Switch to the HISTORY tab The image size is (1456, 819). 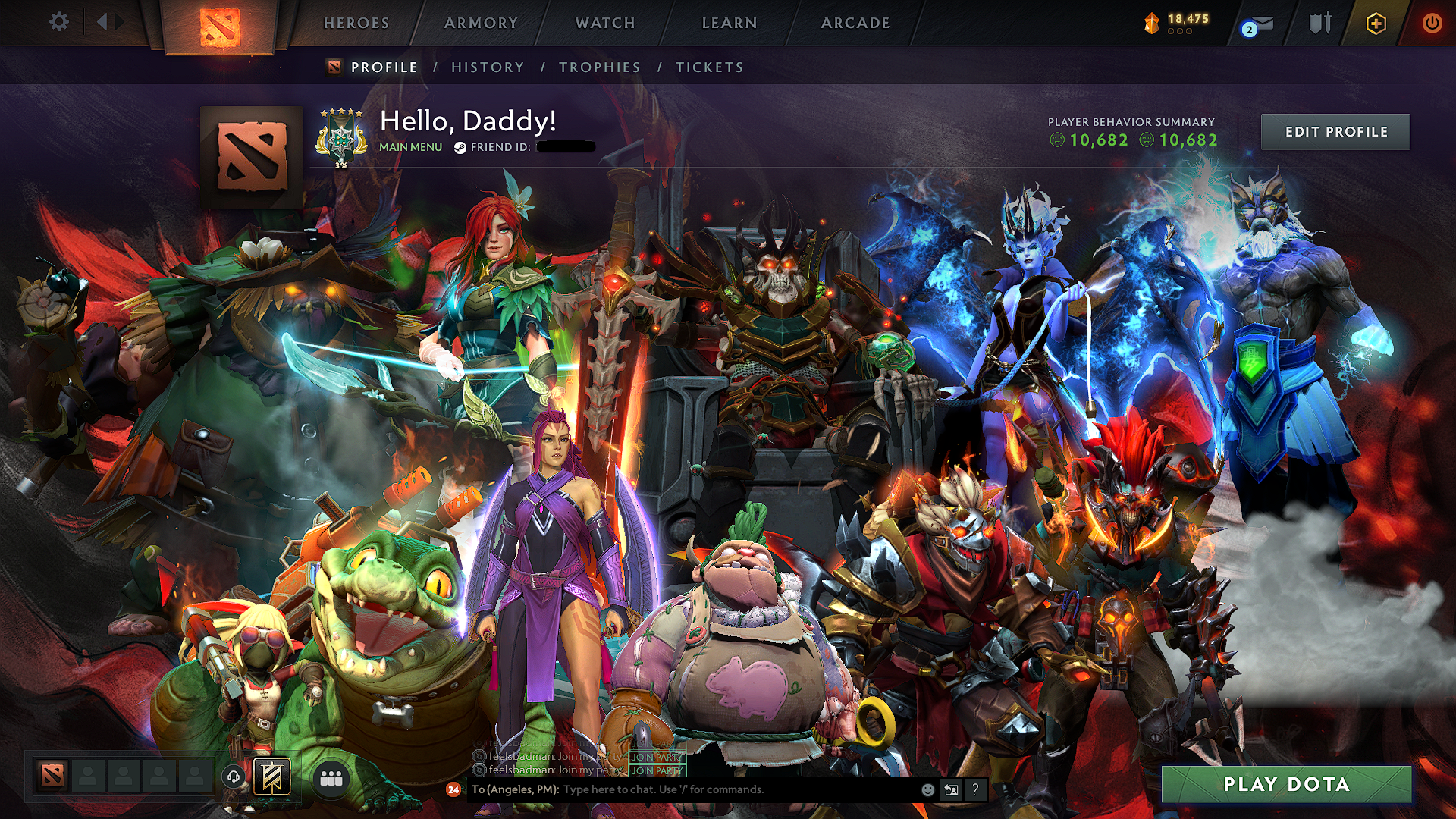pos(487,67)
